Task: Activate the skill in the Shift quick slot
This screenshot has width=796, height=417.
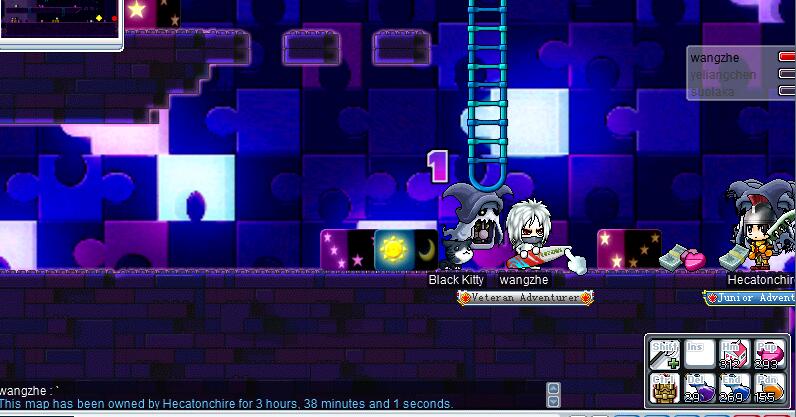Action: [x=664, y=353]
